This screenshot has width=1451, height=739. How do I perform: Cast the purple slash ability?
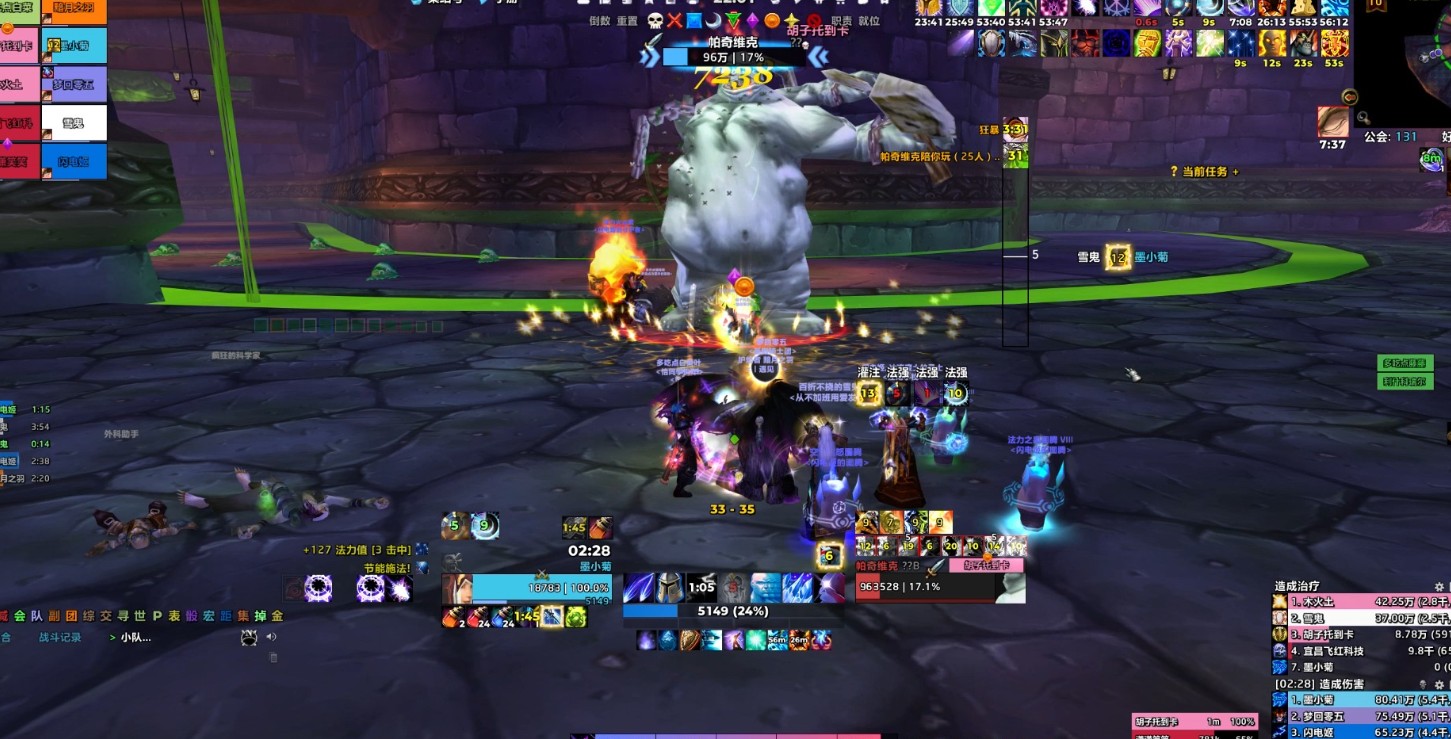[x=638, y=588]
